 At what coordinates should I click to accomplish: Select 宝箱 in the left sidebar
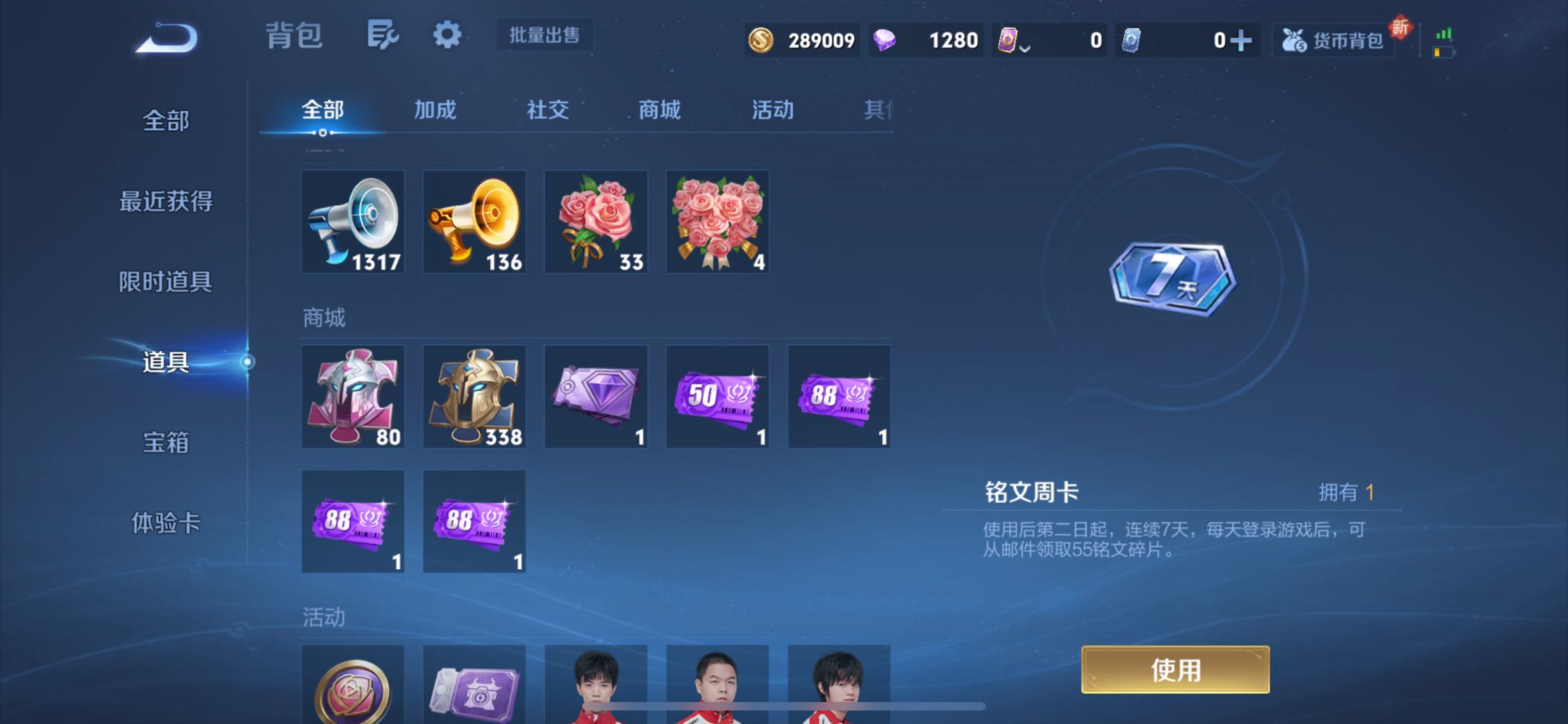(166, 442)
